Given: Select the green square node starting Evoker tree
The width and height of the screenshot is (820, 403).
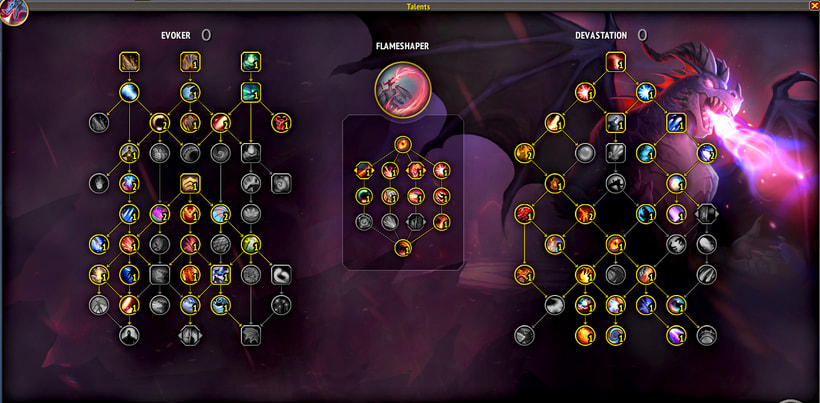Looking at the screenshot, I should (x=251, y=63).
